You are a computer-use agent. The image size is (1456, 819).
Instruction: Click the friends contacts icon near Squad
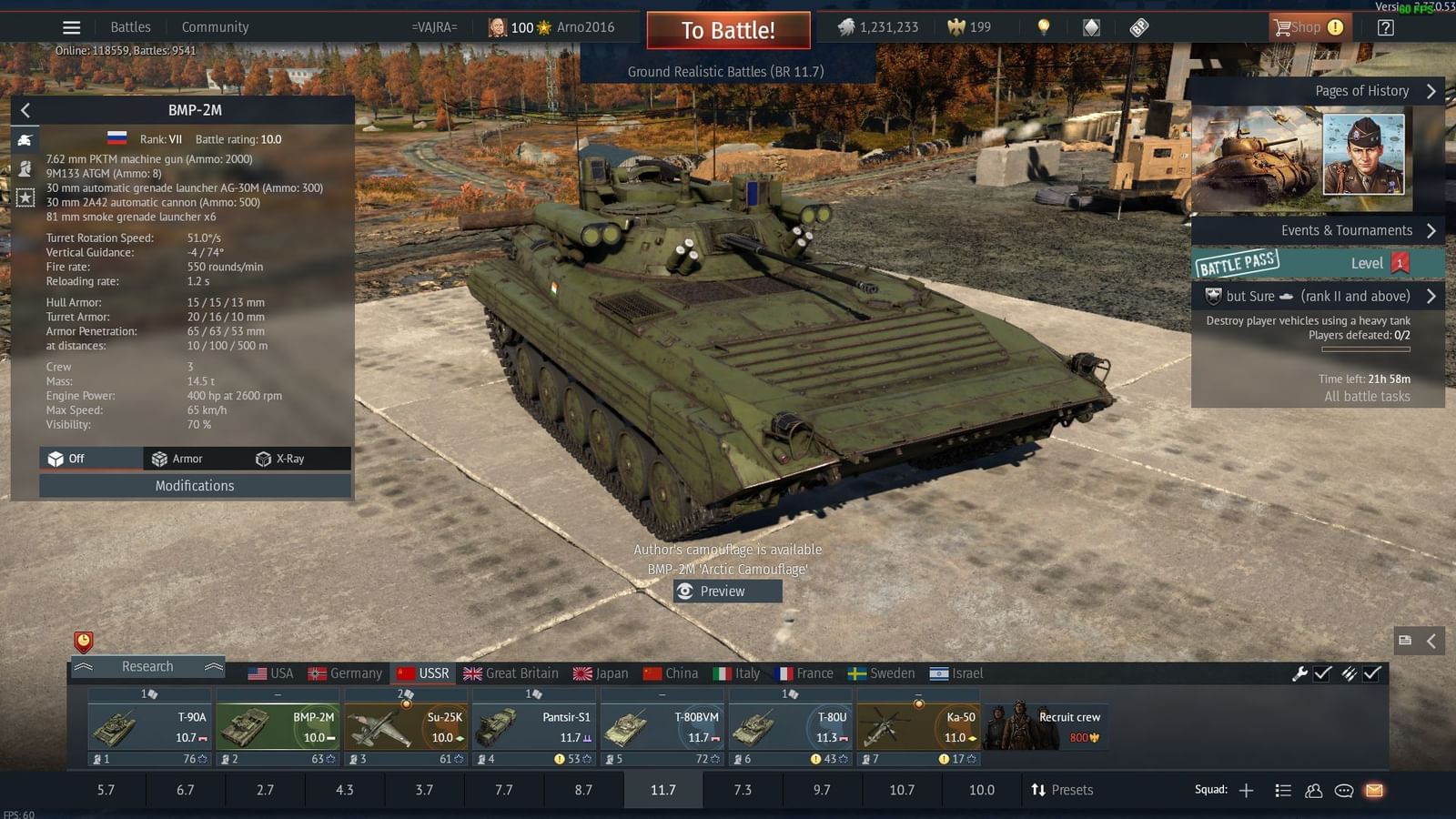[1313, 790]
